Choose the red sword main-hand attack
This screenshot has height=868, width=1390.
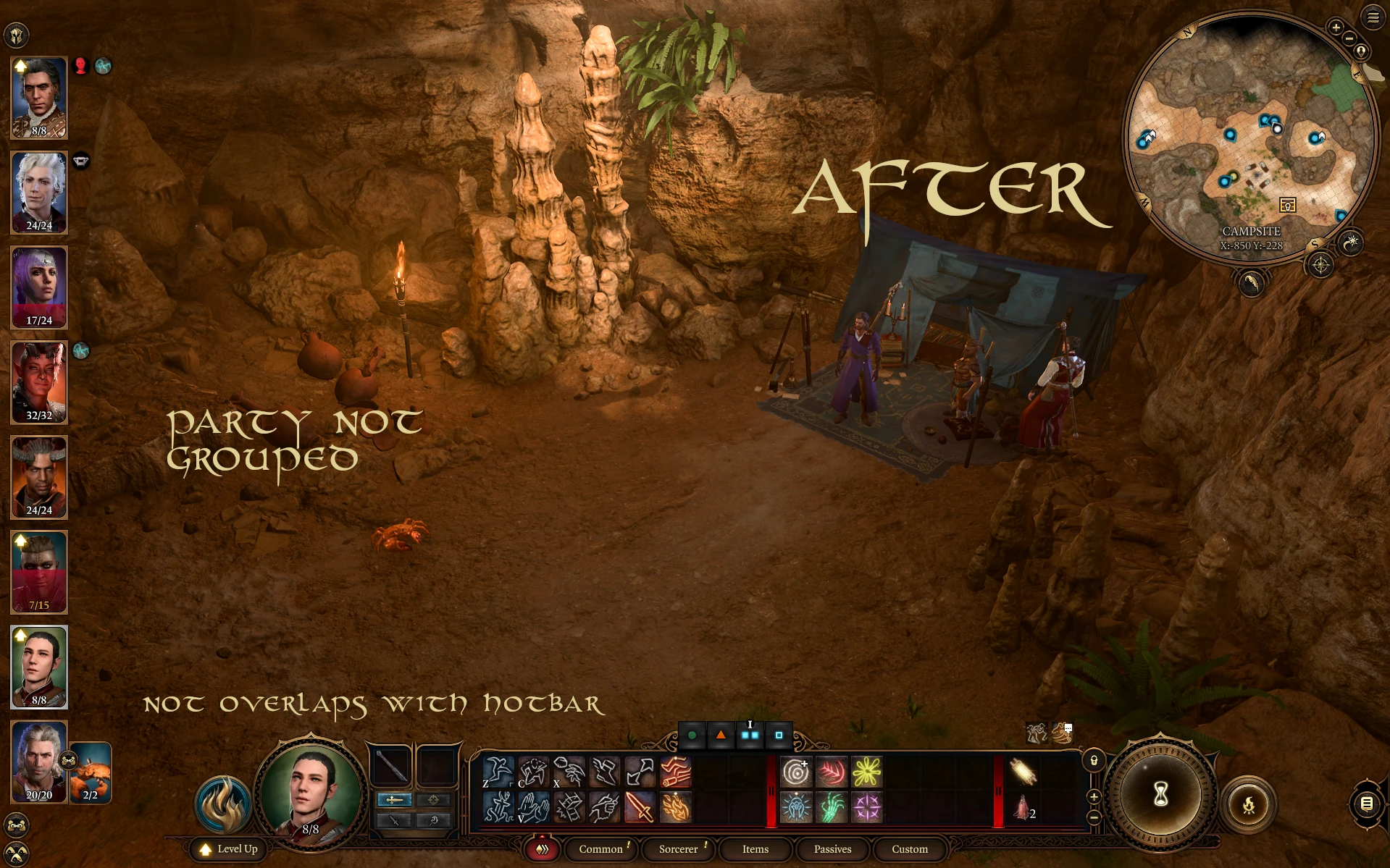(x=639, y=807)
